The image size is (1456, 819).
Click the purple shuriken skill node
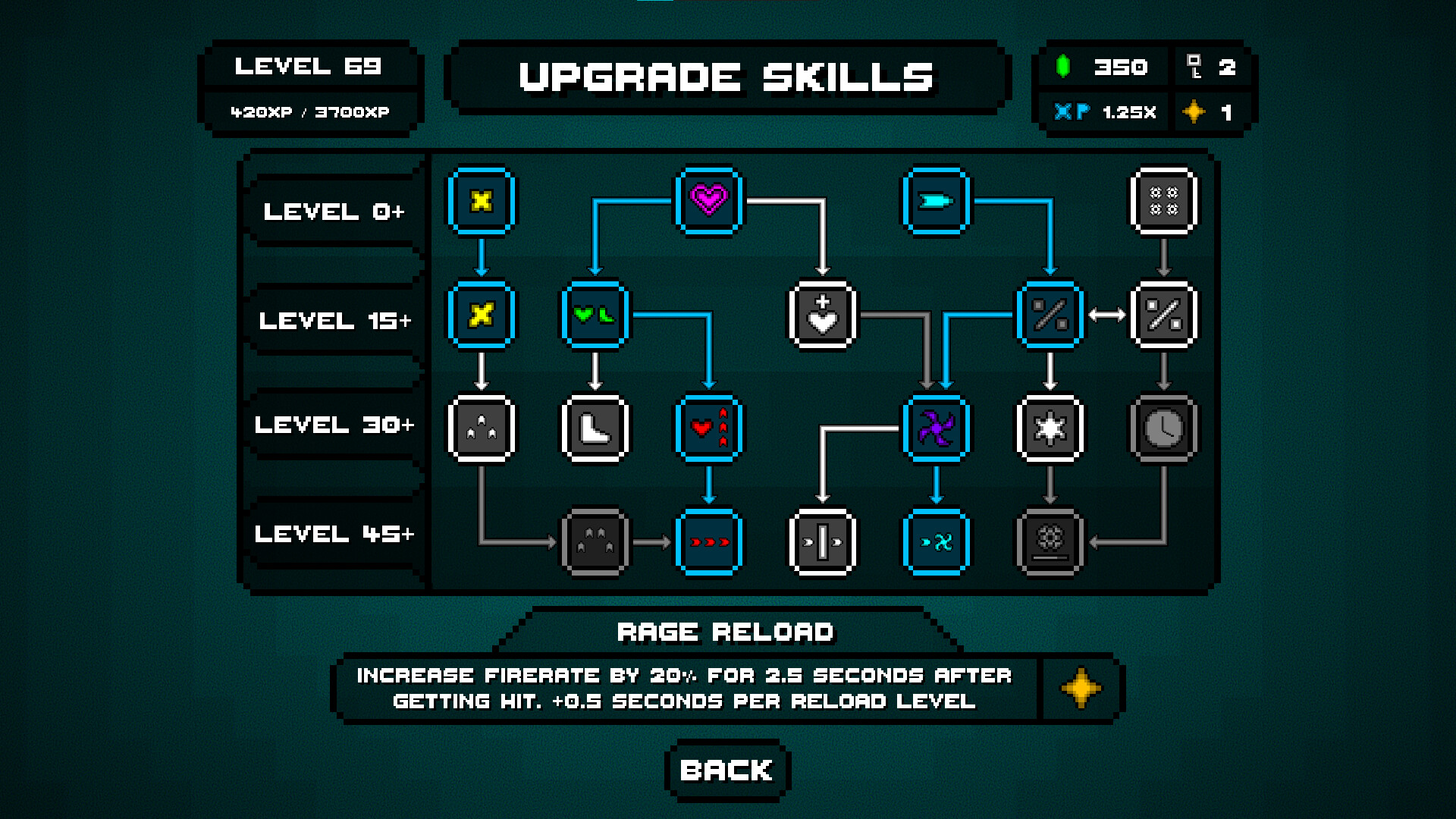(937, 428)
